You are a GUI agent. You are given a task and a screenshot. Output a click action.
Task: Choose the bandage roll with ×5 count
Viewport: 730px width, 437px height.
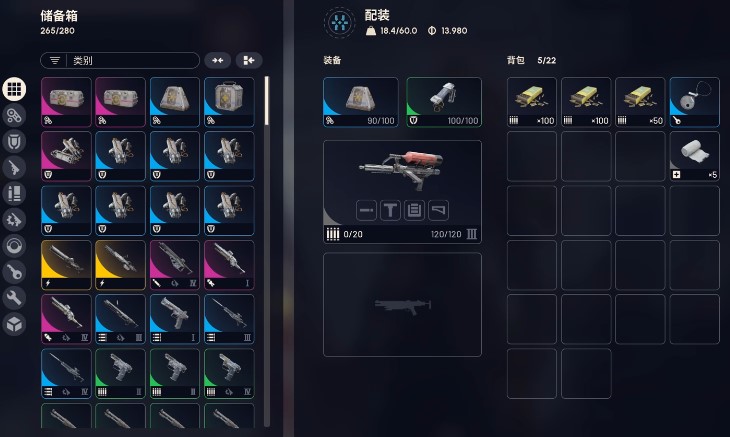[x=694, y=156]
